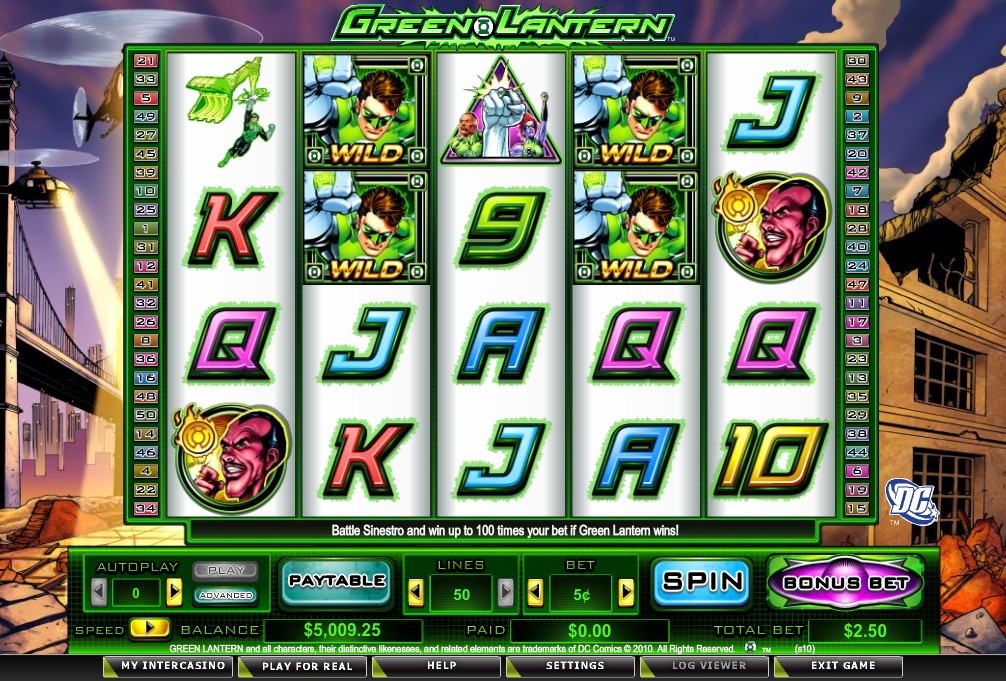Viewport: 1006px width, 681px height.
Task: Raise the bet amount
Action: [x=626, y=593]
